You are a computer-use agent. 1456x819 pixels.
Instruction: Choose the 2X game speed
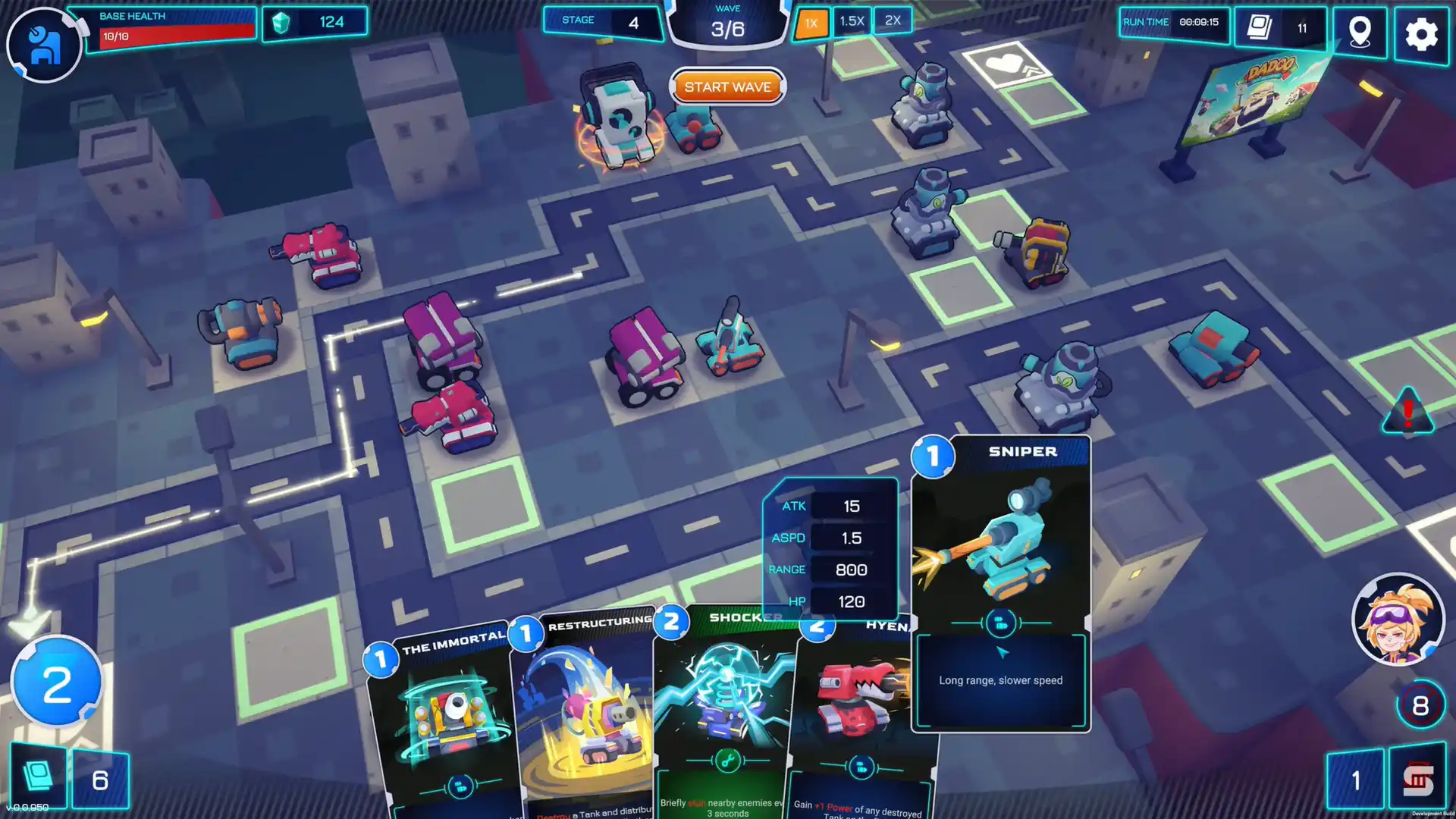tap(893, 20)
